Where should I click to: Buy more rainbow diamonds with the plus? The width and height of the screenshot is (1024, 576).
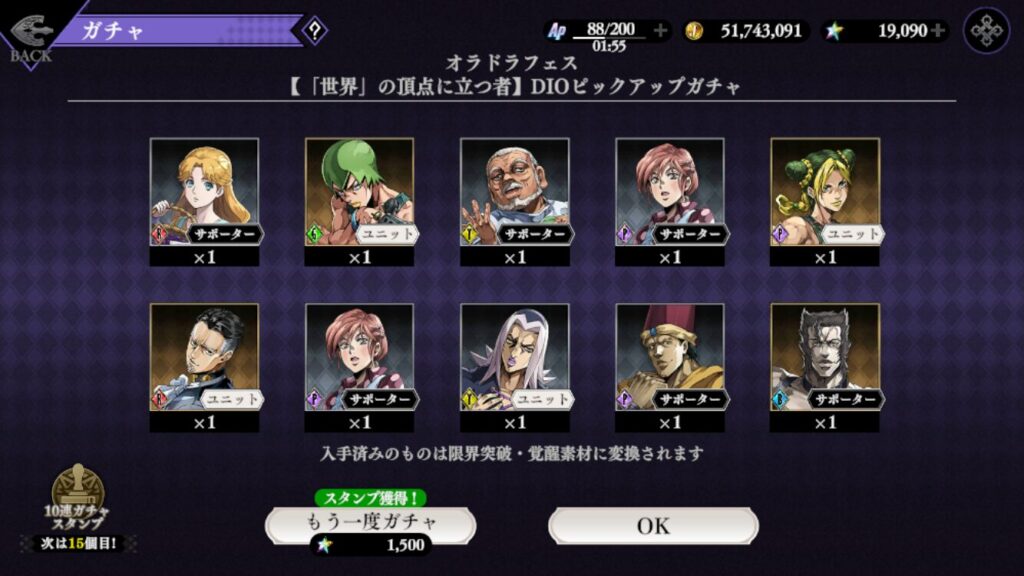938,31
